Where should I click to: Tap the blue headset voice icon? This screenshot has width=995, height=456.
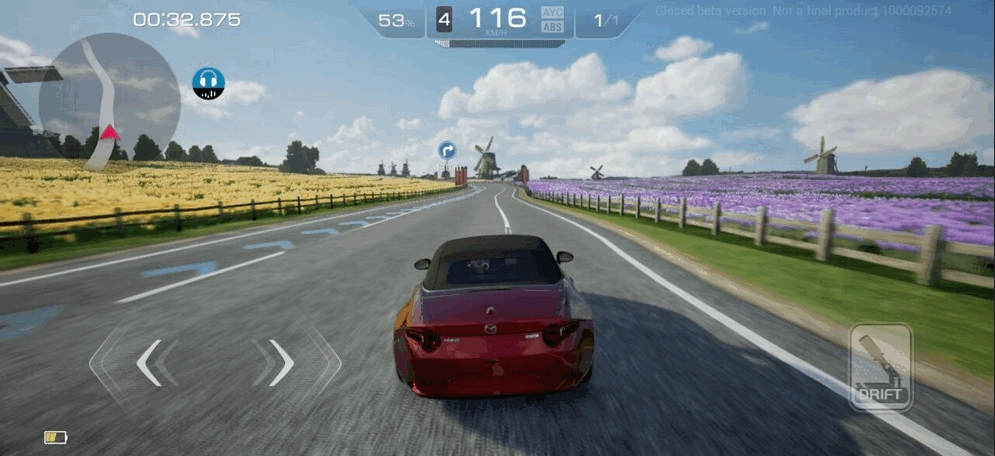(x=208, y=83)
